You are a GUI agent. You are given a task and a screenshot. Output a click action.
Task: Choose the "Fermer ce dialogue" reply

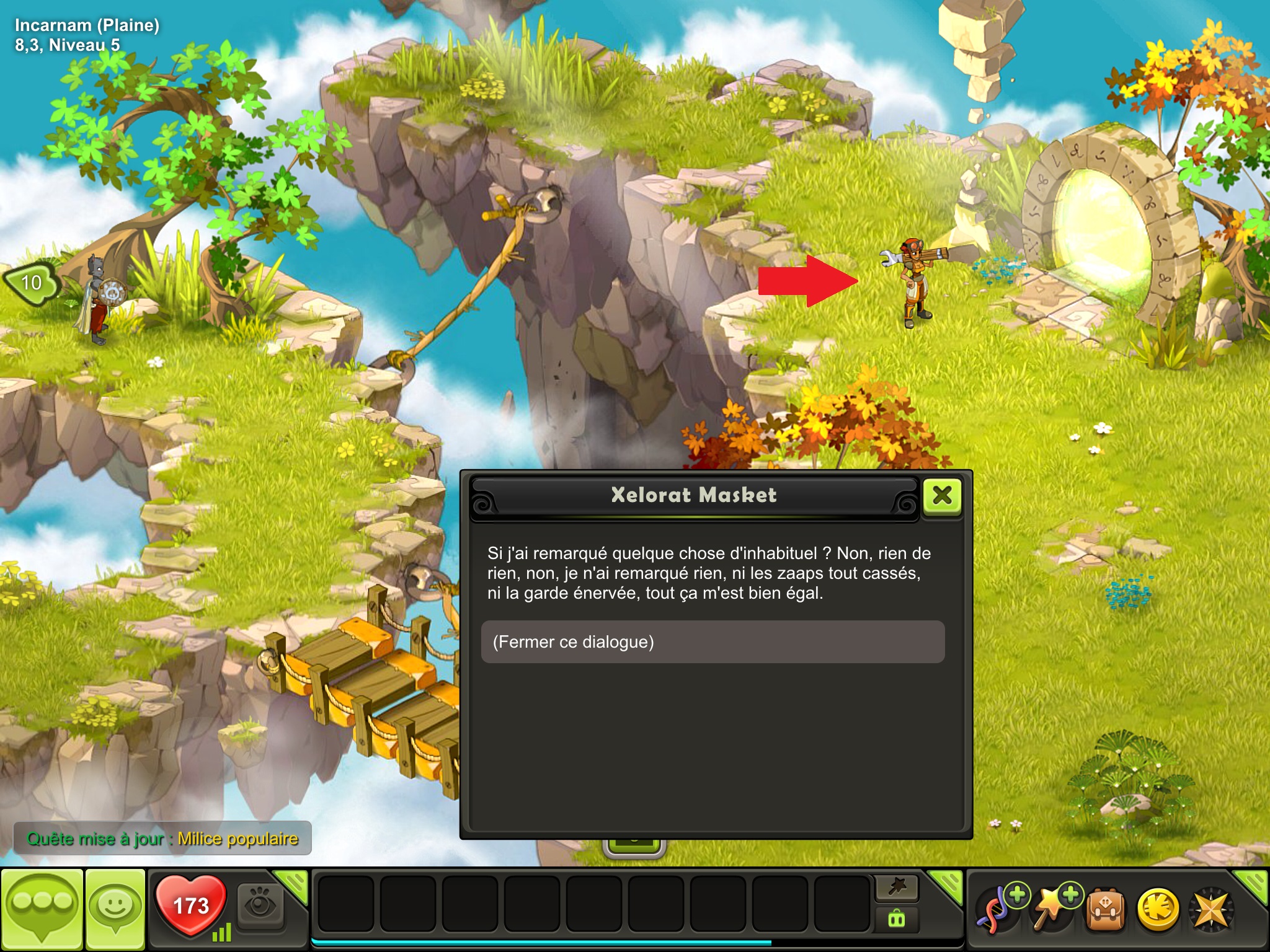[713, 642]
